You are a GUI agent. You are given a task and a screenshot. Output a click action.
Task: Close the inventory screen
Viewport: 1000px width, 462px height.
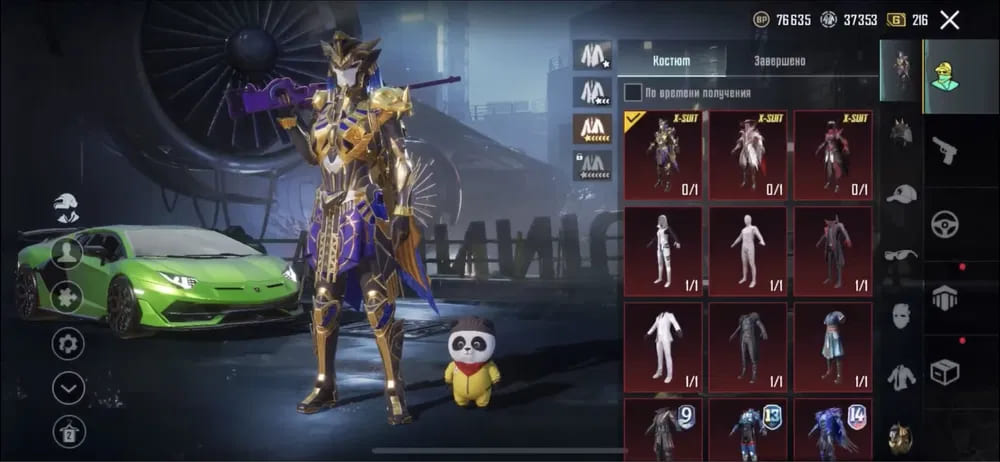click(950, 20)
